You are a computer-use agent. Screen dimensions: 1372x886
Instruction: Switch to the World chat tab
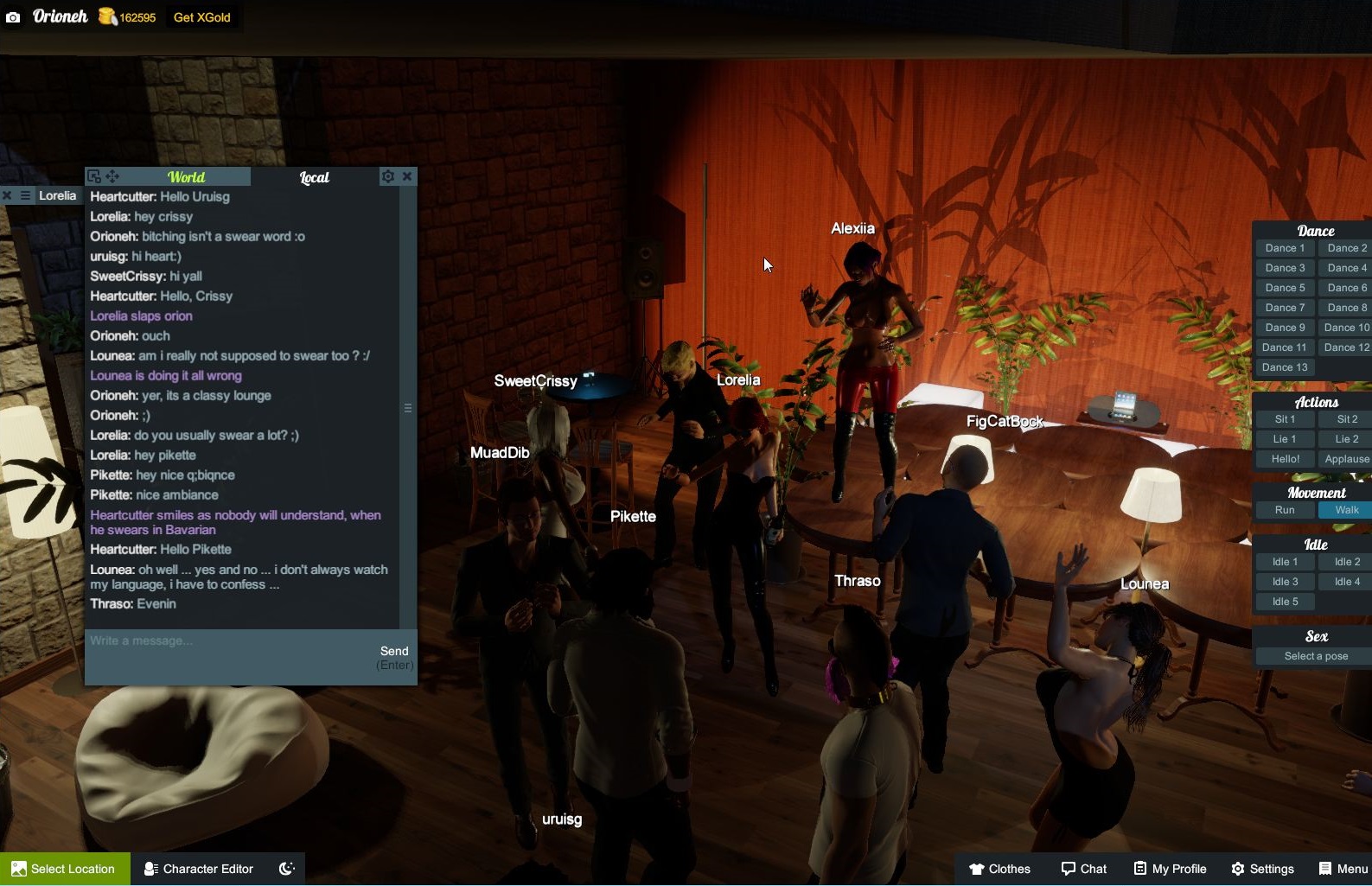click(x=186, y=176)
